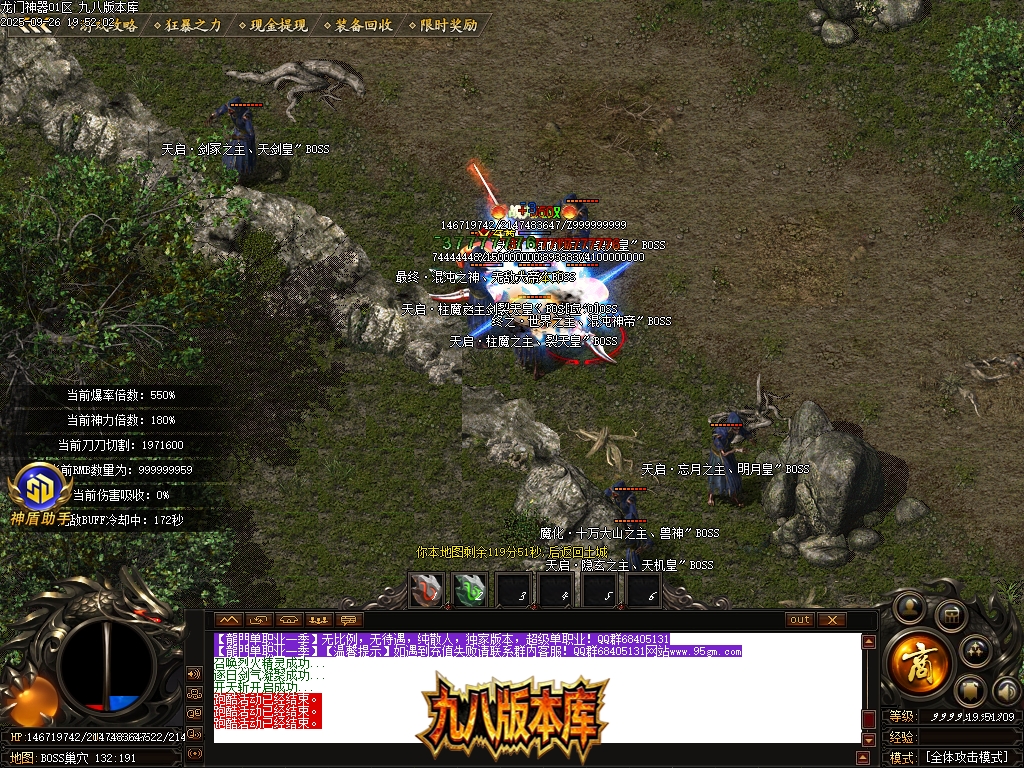Collapse the top menu with the chevron arrows
The height and width of the screenshot is (768, 1024).
pos(28,26)
